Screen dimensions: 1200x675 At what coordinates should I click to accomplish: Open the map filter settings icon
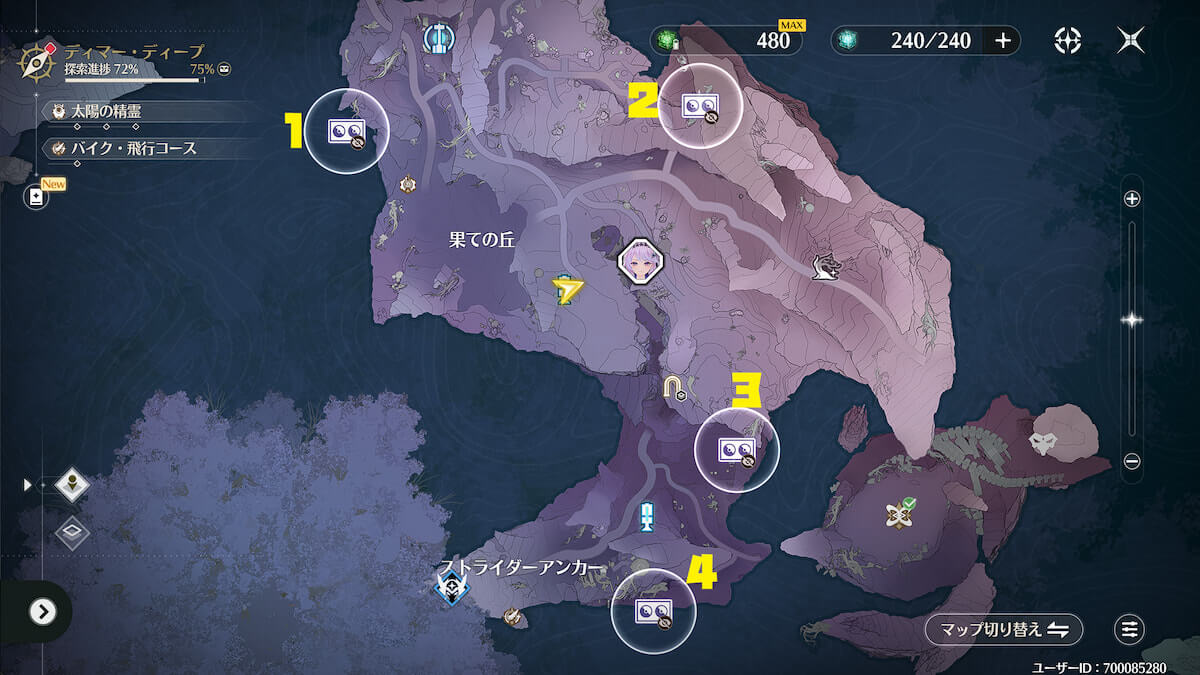coord(1130,629)
